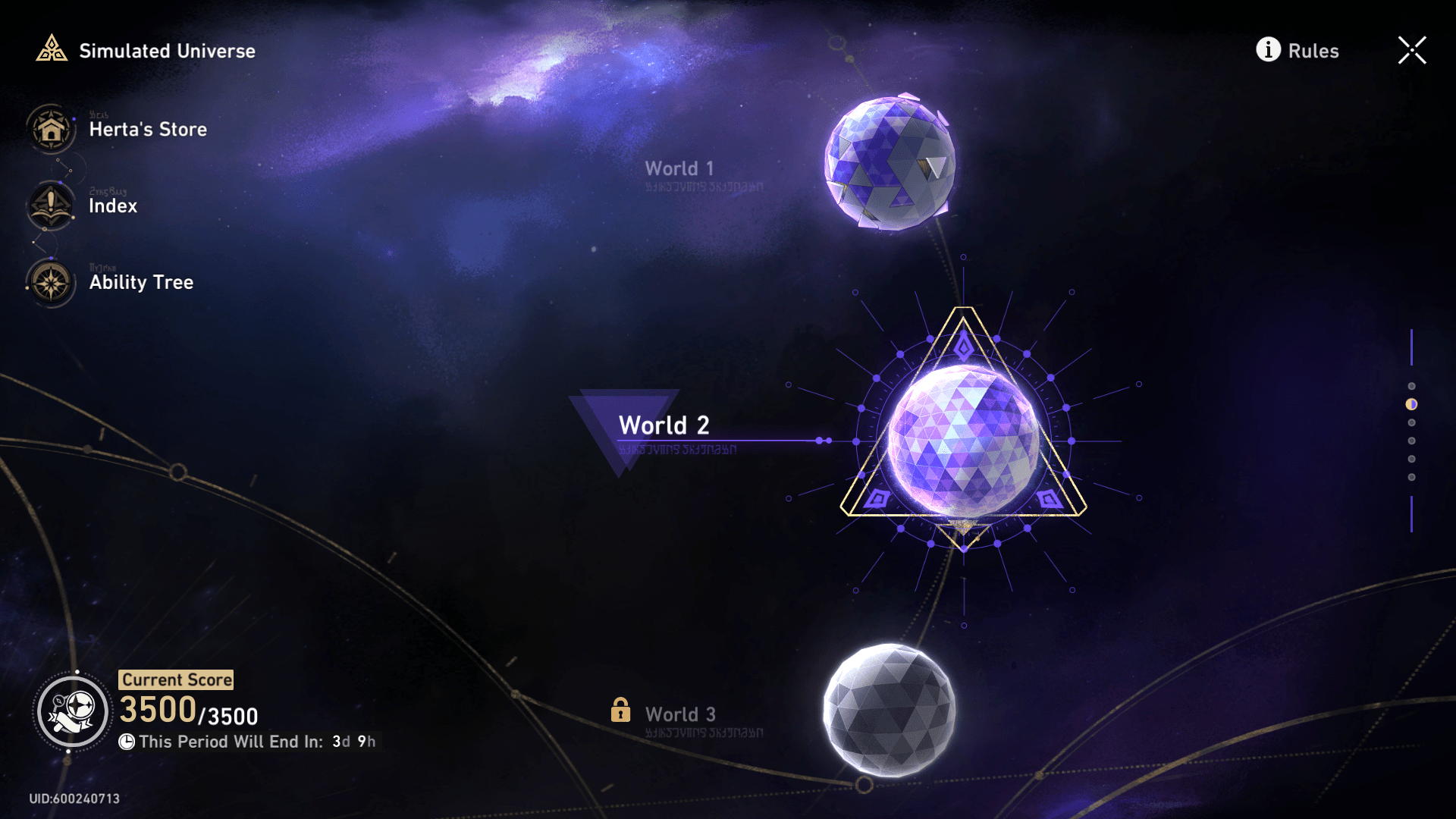Screen dimensions: 1456x819
Task: Click the World 2 label
Action: [x=664, y=425]
